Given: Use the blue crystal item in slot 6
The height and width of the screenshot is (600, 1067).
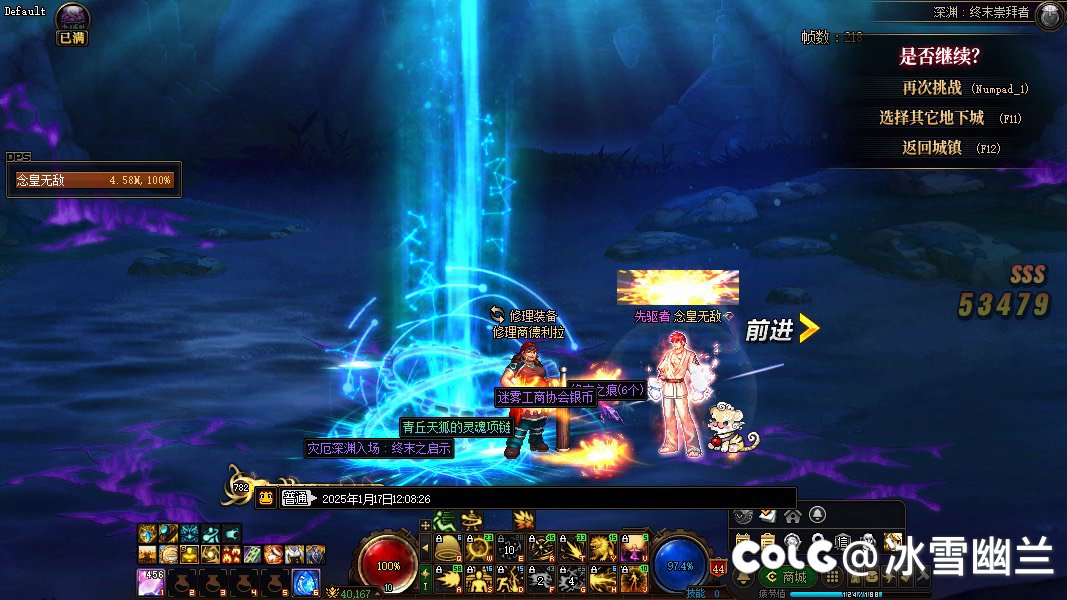Looking at the screenshot, I should (305, 582).
